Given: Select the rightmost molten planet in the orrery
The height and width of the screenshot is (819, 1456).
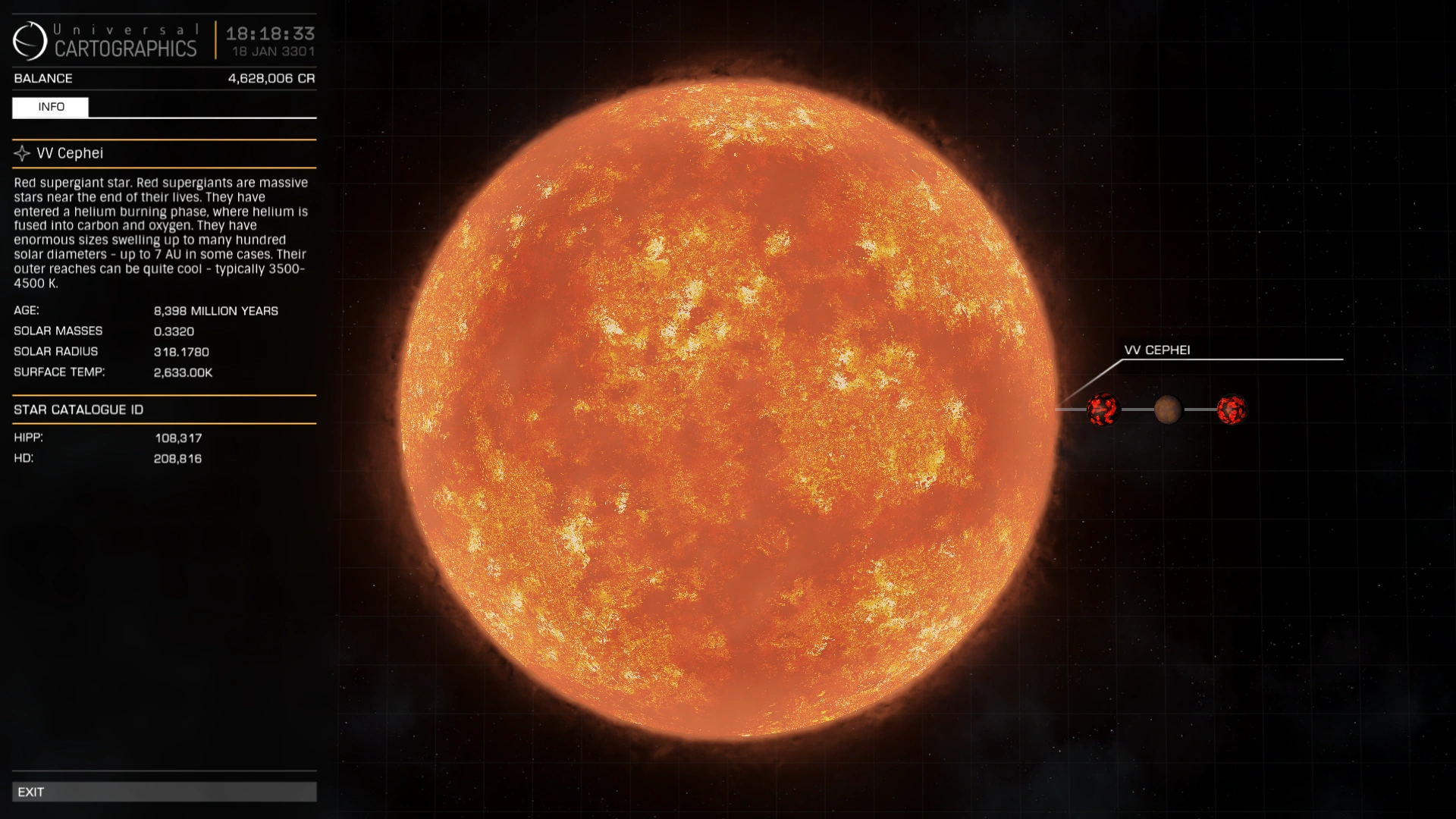Looking at the screenshot, I should [x=1232, y=408].
